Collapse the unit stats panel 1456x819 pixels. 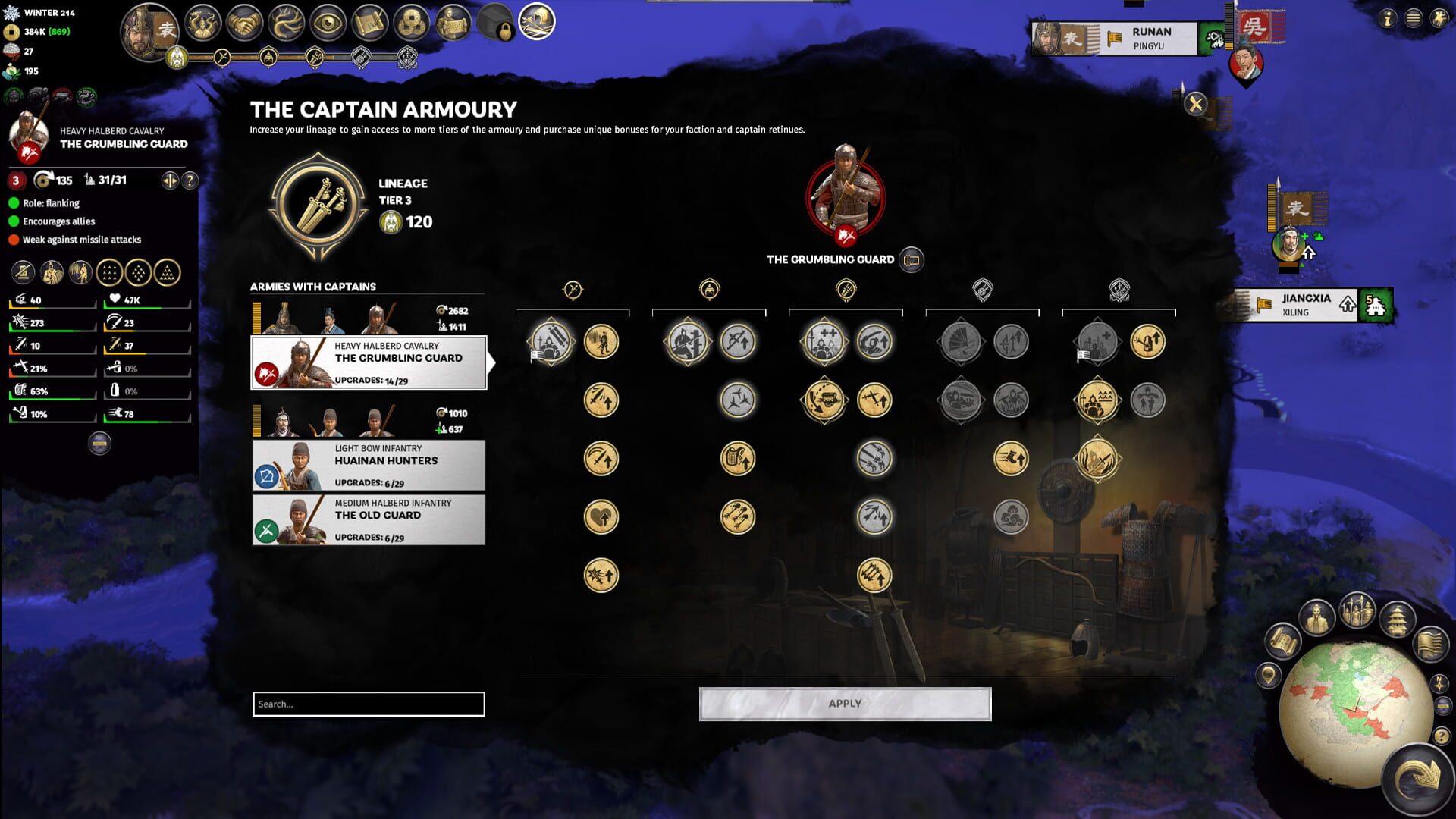click(99, 442)
